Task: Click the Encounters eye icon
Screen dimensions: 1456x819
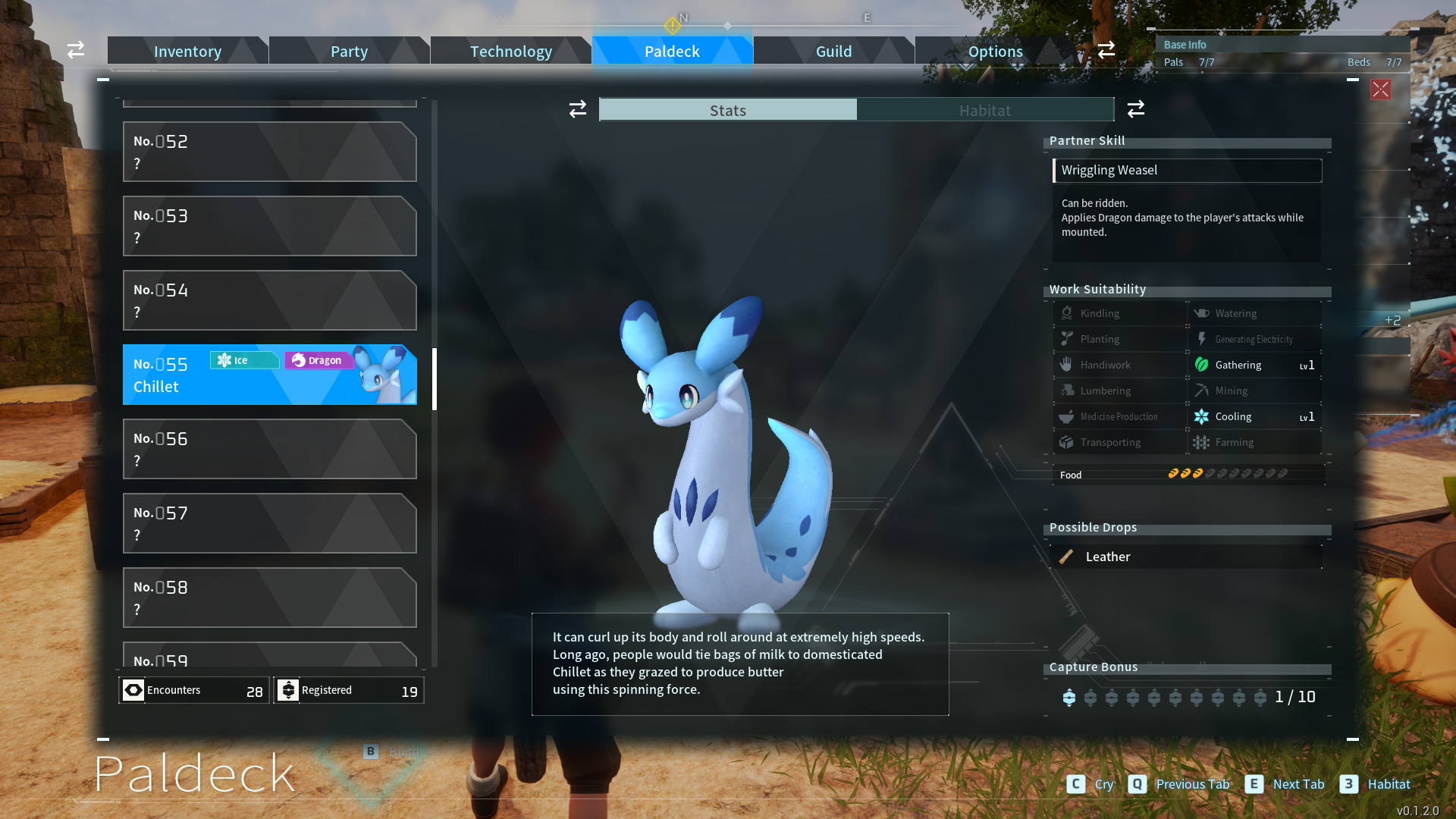Action: pos(133,690)
